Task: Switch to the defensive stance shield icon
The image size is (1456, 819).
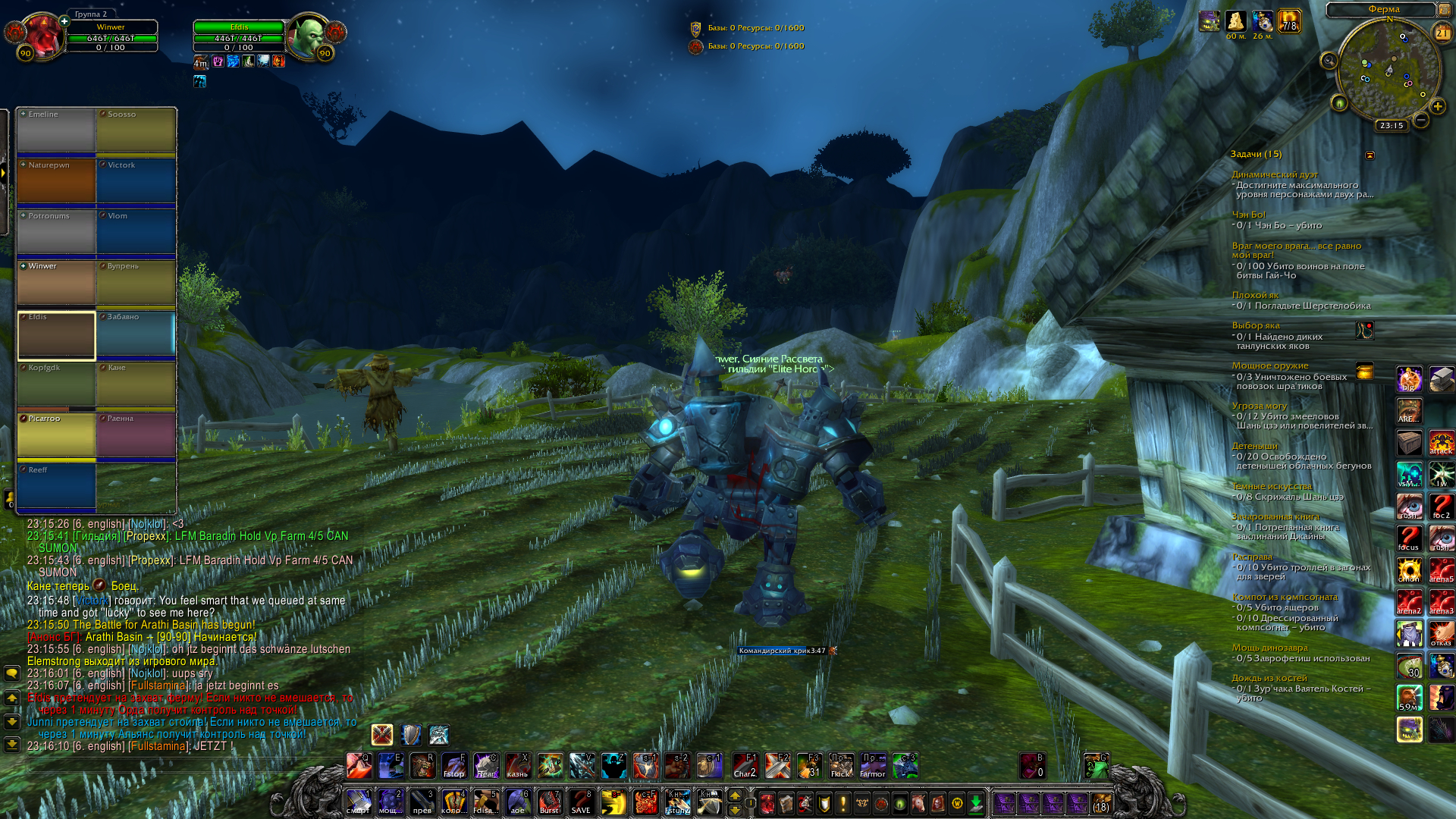Action: [x=411, y=734]
